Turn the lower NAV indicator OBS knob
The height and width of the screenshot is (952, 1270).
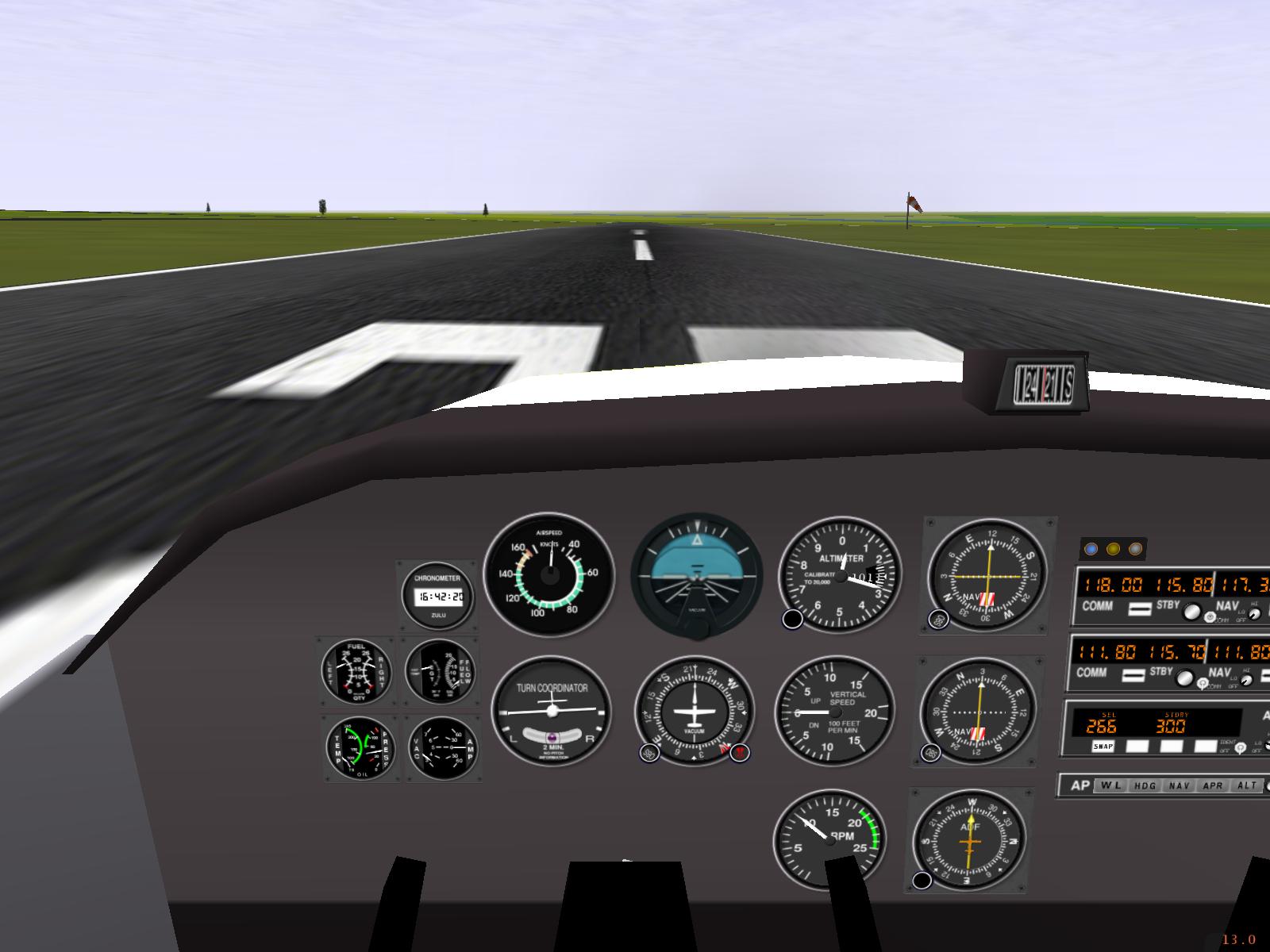[931, 753]
